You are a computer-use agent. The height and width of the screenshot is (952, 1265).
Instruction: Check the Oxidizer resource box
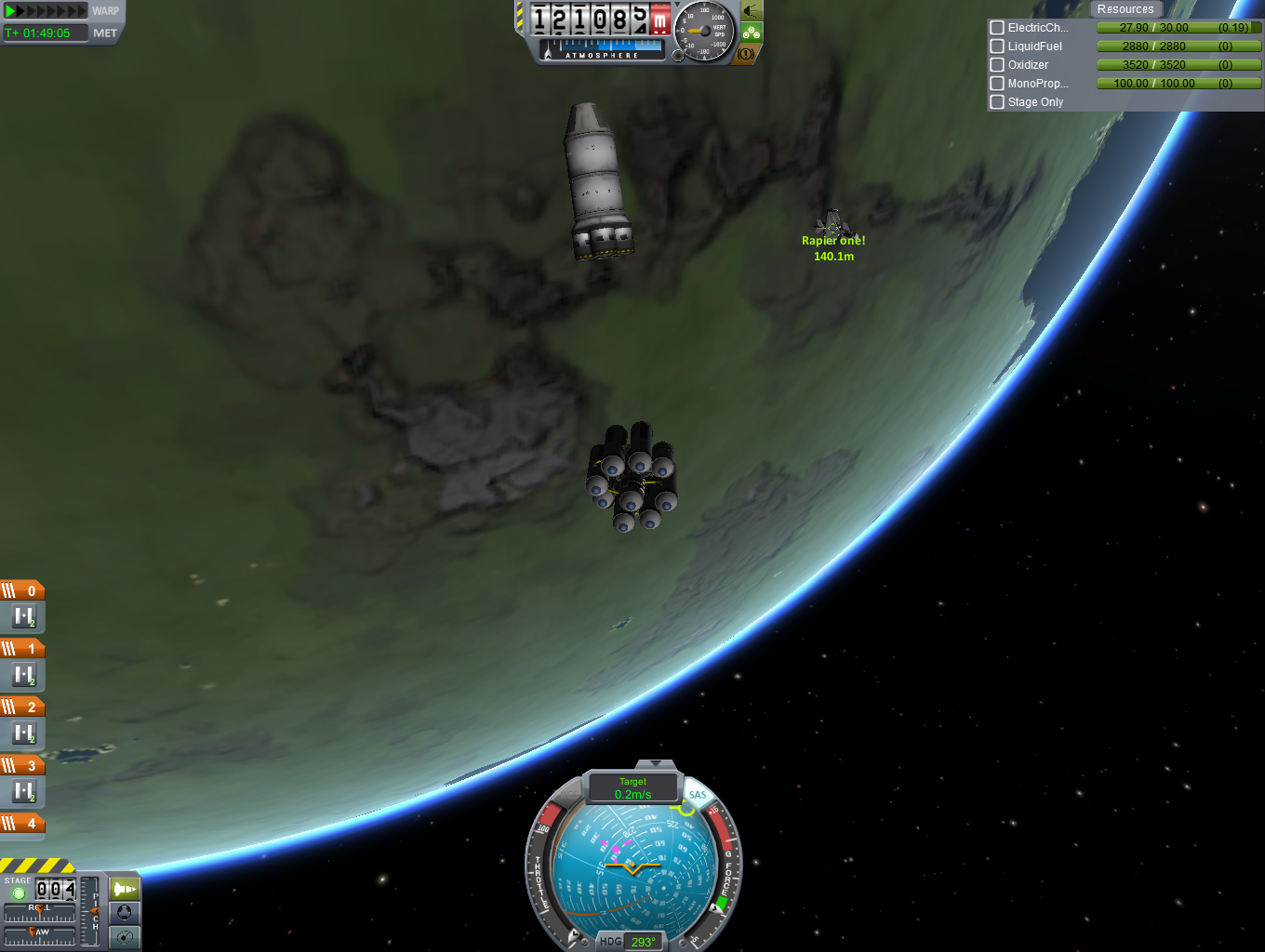tap(997, 65)
